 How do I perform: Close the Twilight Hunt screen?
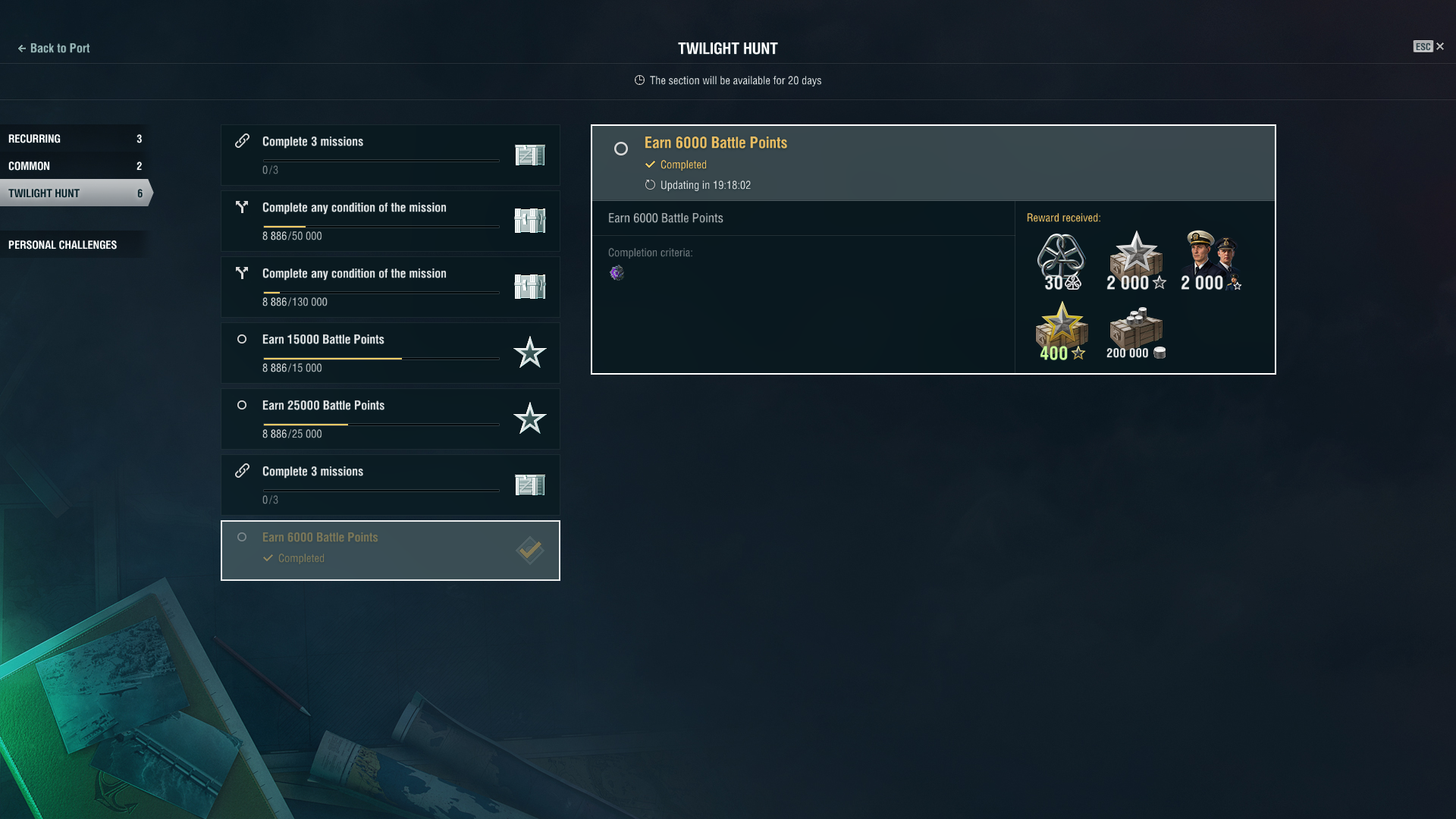click(1439, 47)
